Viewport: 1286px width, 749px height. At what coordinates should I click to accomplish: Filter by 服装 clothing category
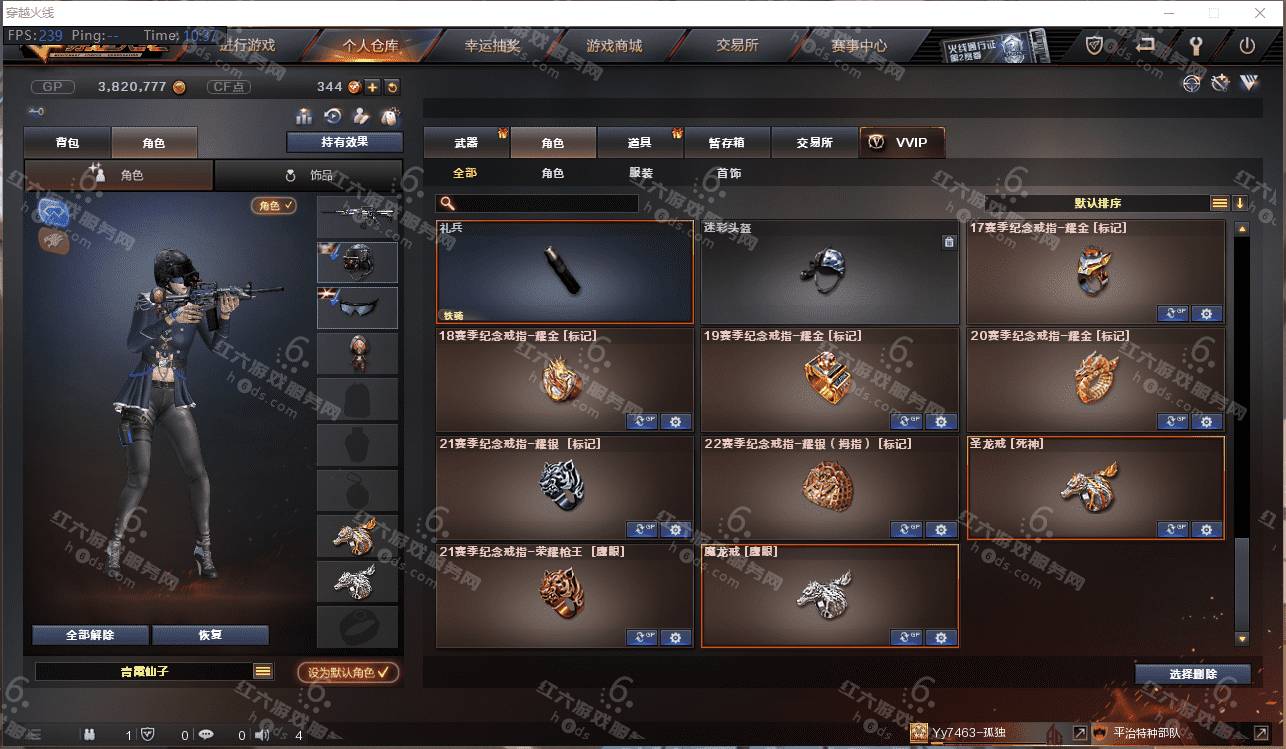coord(641,173)
